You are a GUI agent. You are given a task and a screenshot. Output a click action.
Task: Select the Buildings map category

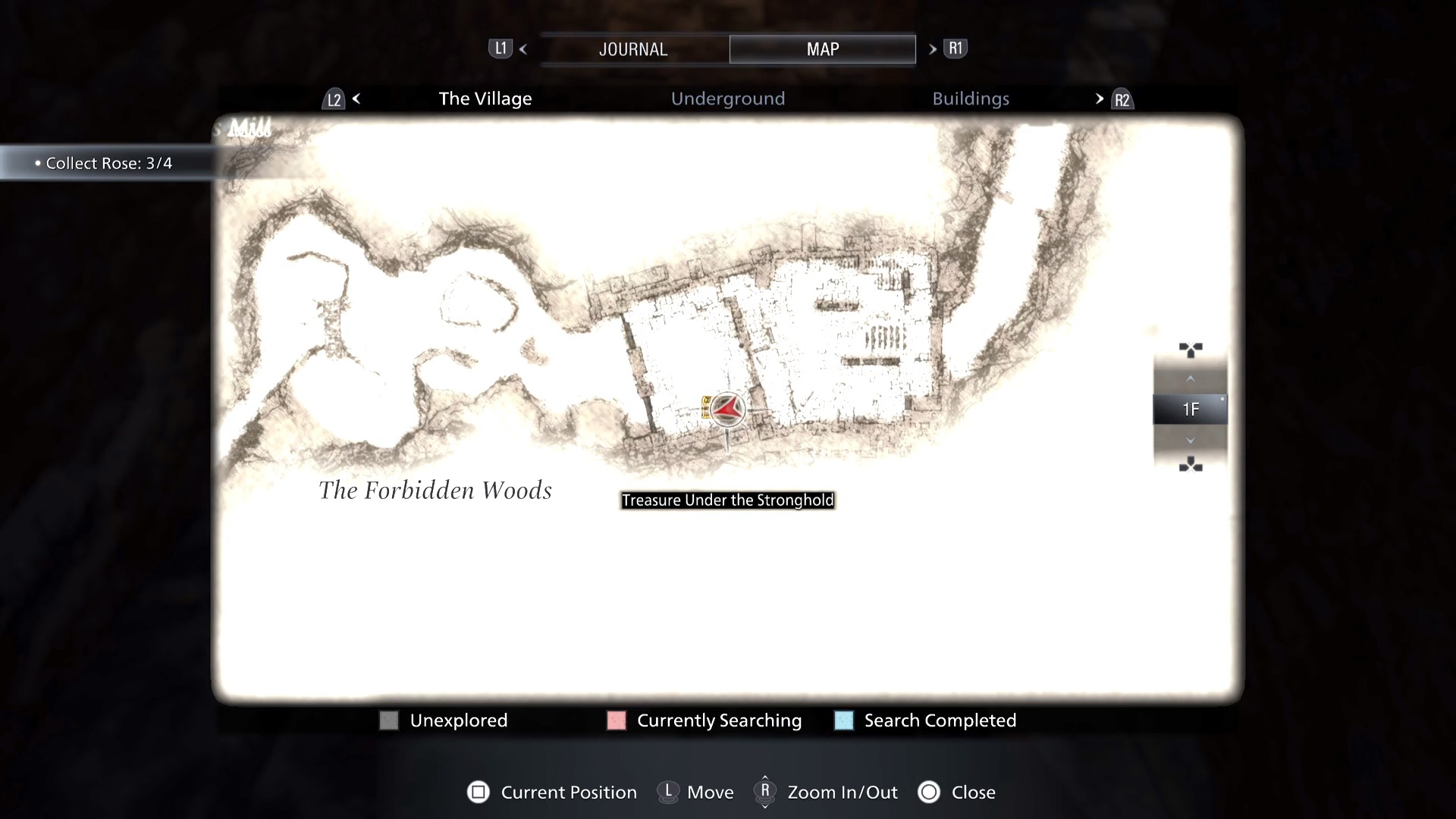(971, 98)
